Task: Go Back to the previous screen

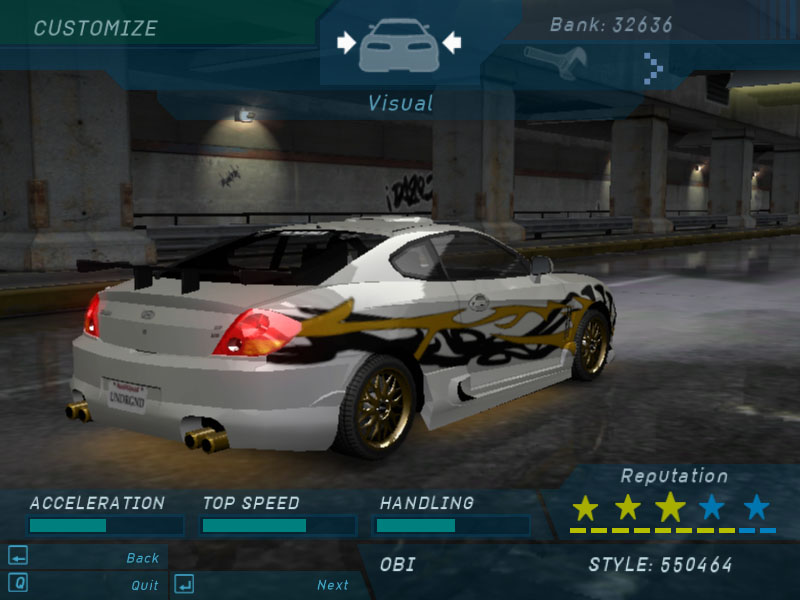Action: (142, 558)
